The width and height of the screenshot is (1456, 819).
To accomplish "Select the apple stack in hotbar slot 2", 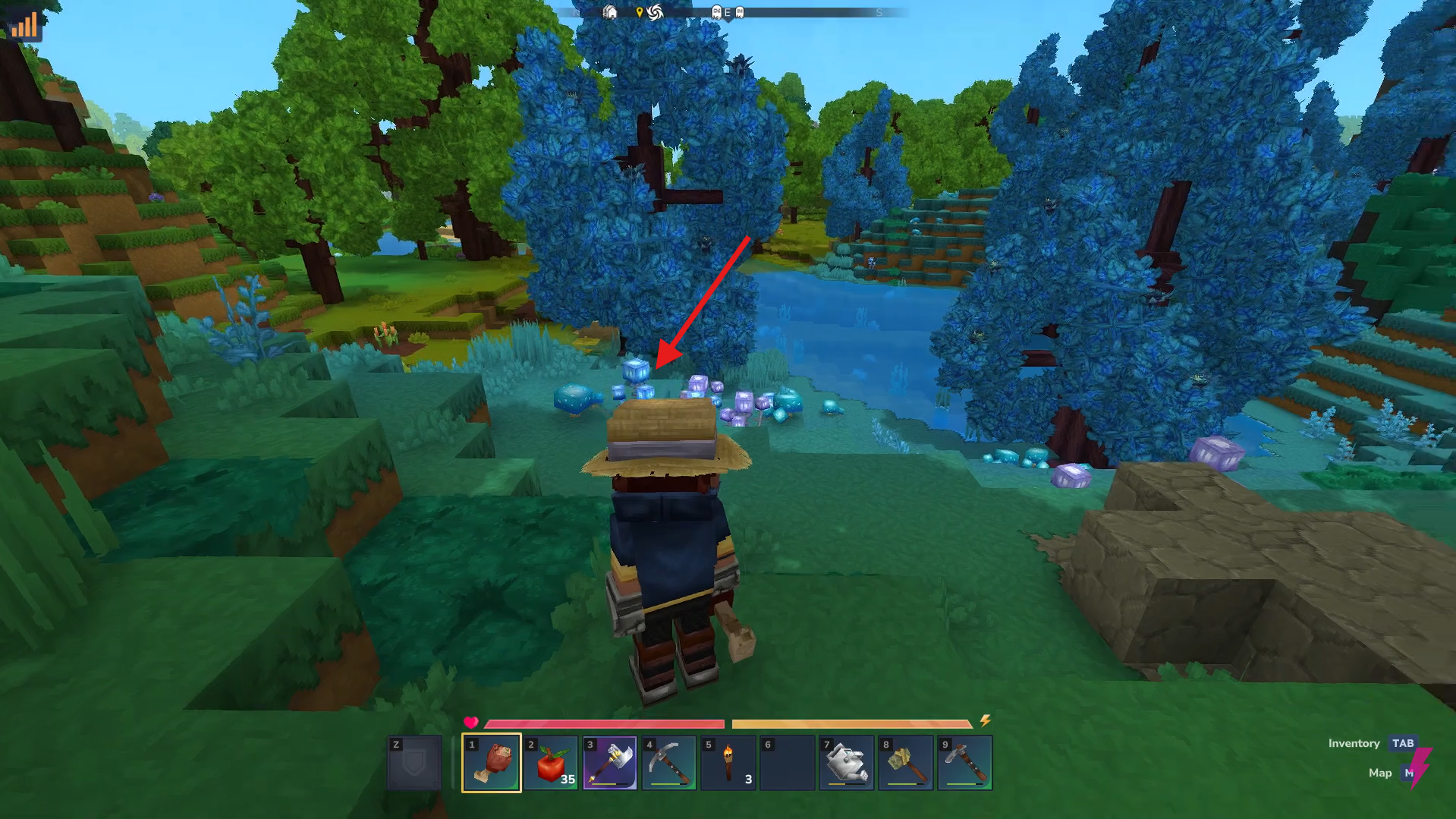I will tap(550, 762).
